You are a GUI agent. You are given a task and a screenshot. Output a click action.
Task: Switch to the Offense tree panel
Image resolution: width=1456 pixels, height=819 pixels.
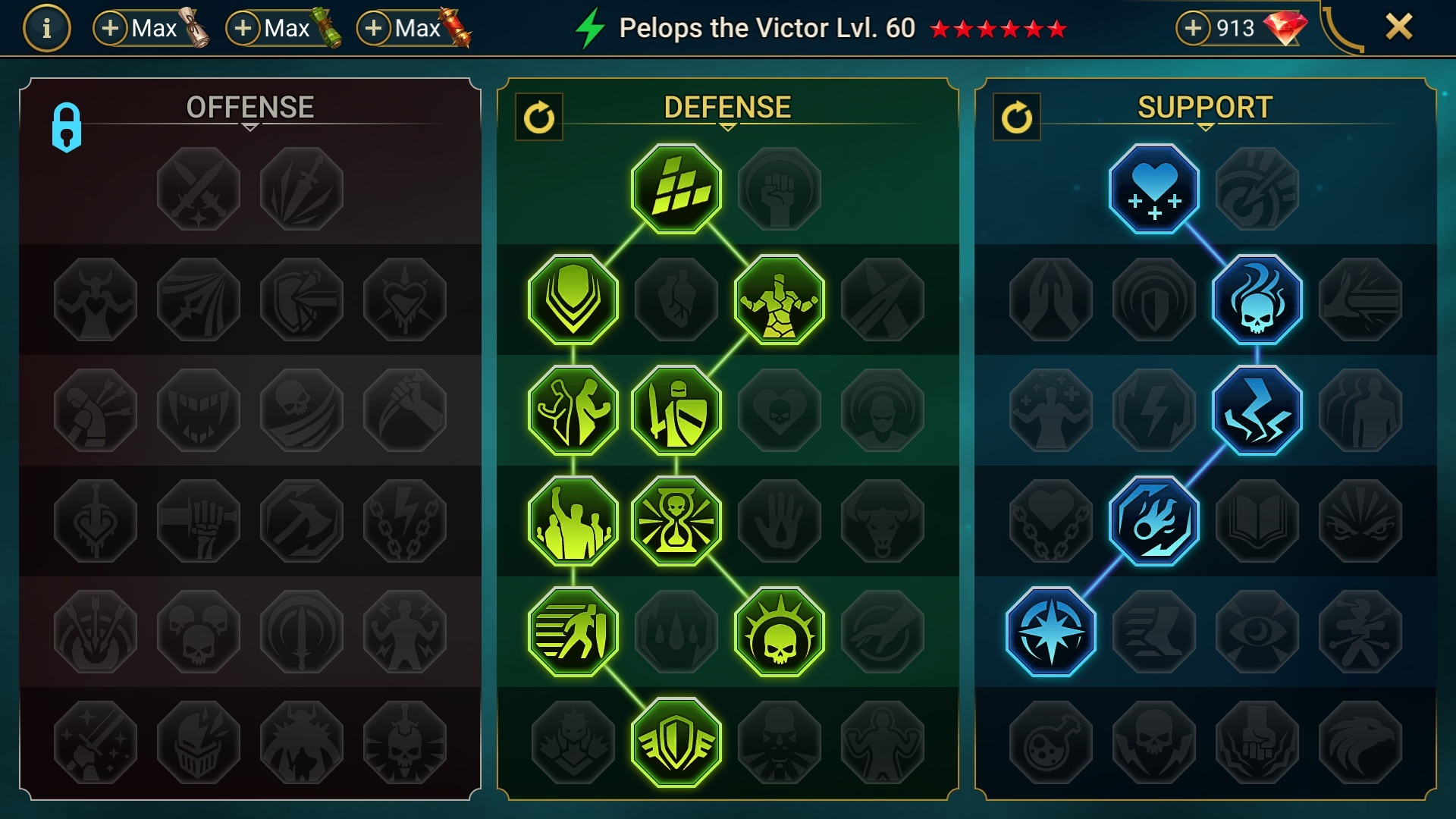coord(250,106)
